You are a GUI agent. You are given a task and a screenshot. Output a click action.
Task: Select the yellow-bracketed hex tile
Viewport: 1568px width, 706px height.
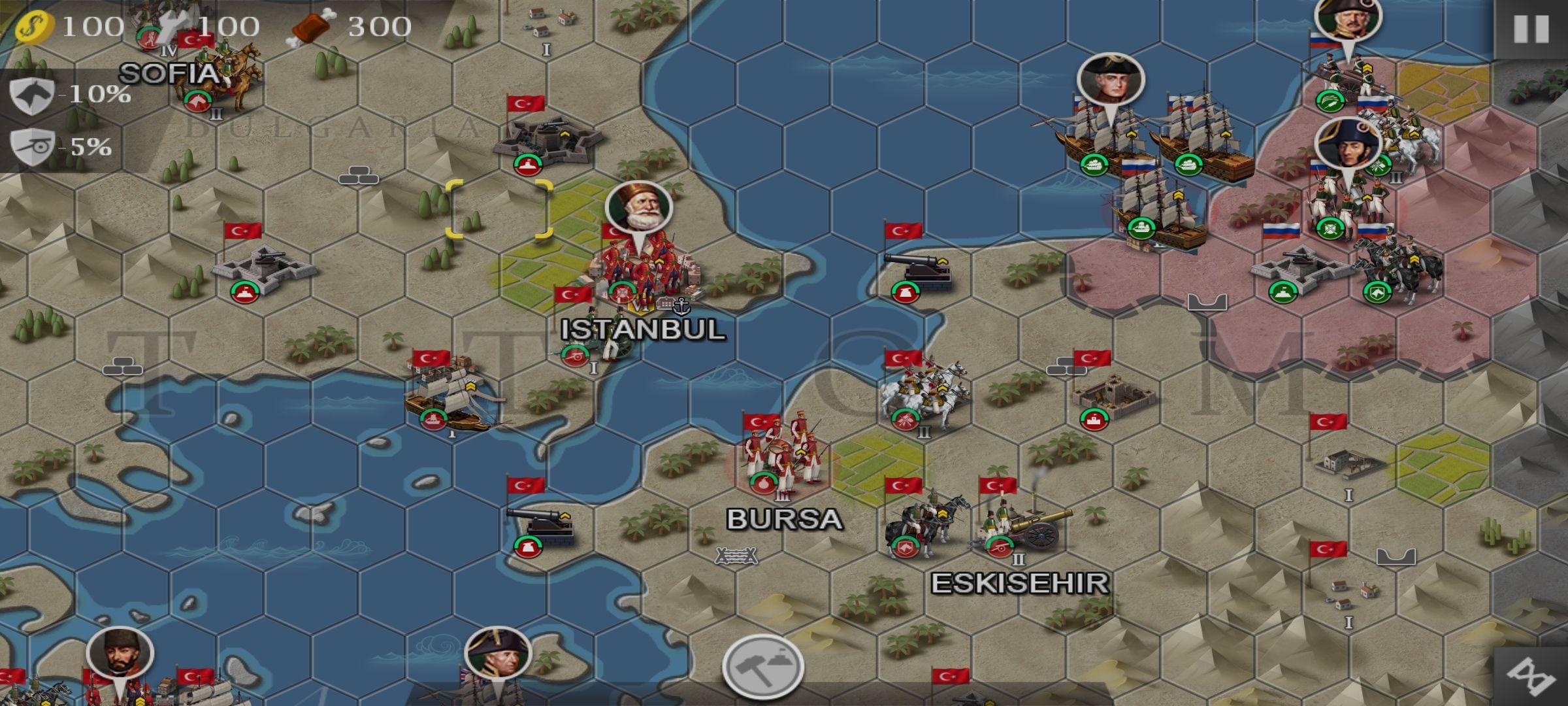499,209
